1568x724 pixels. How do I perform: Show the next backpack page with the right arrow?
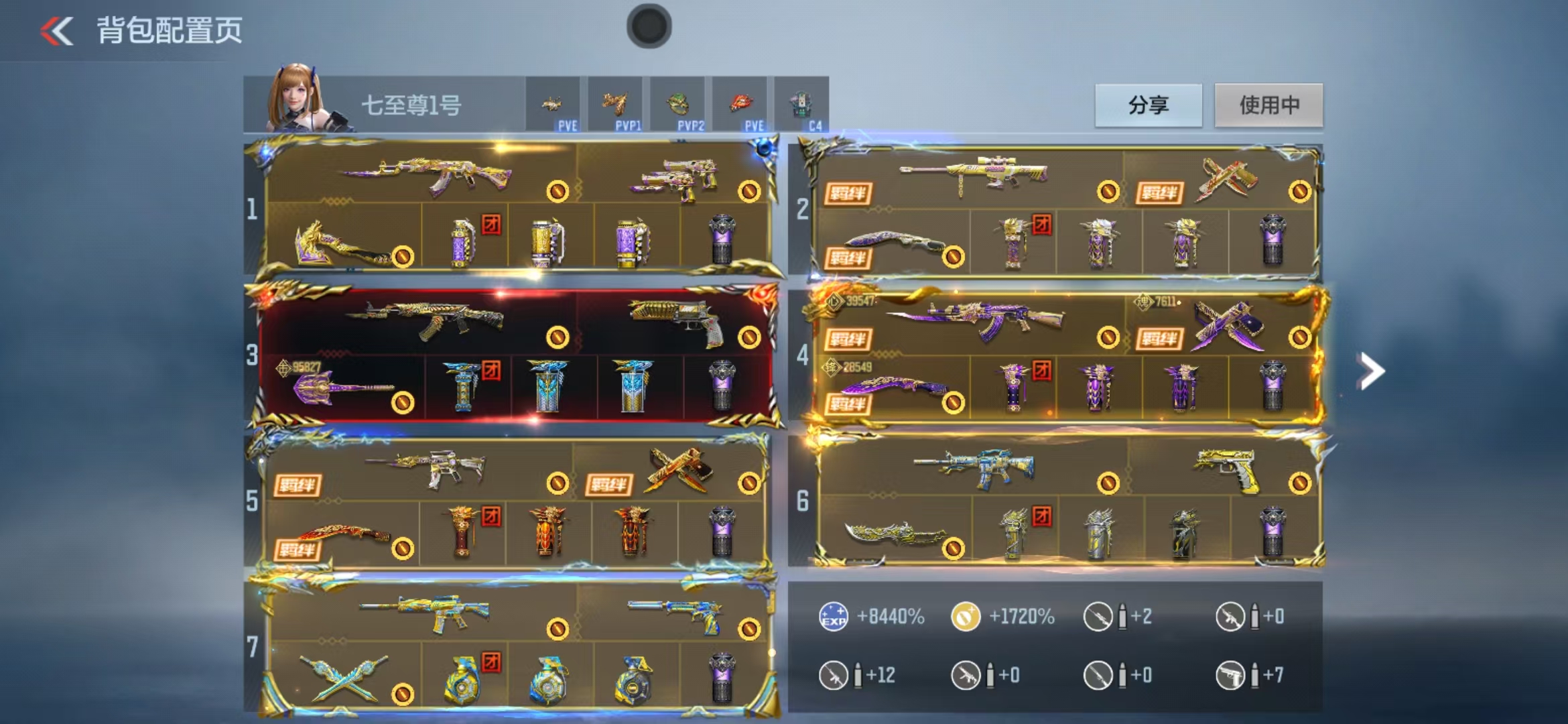1370,371
